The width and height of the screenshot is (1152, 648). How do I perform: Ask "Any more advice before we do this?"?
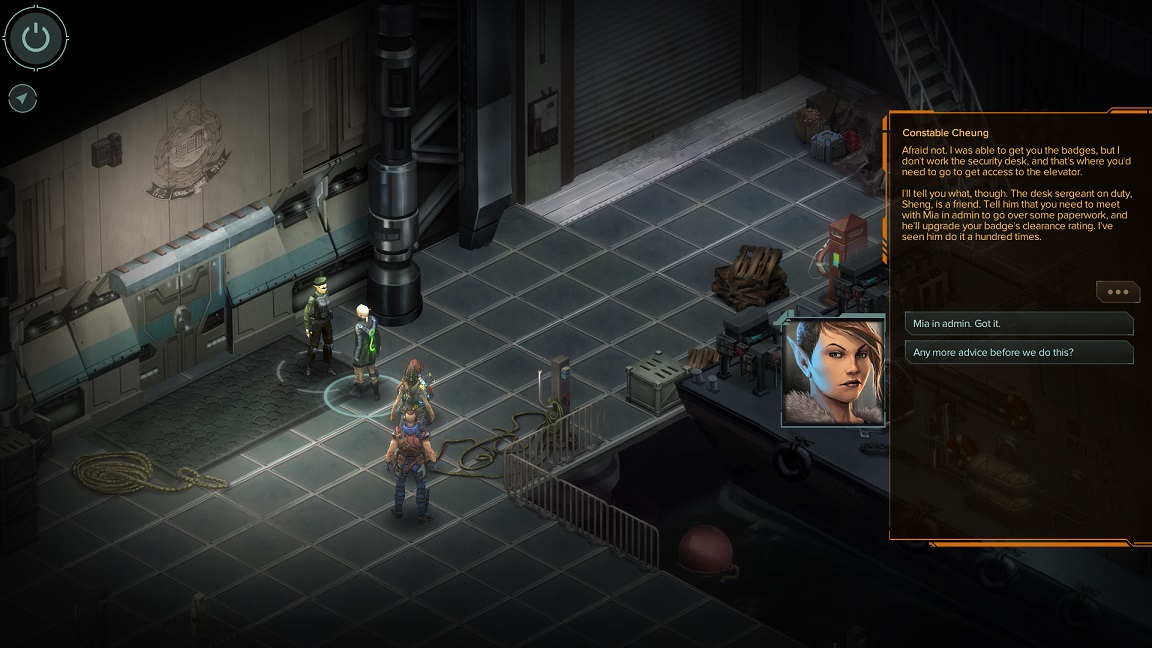[1018, 352]
